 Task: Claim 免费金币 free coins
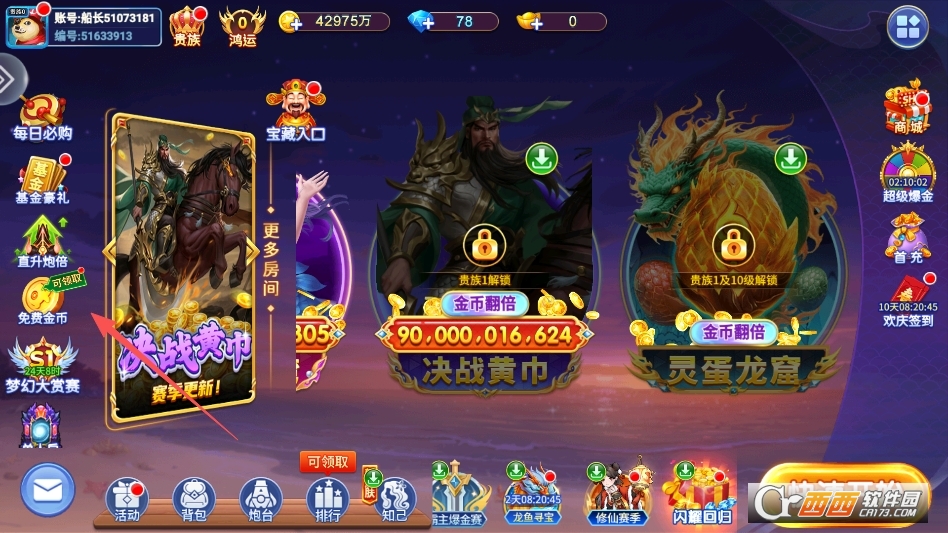click(43, 300)
